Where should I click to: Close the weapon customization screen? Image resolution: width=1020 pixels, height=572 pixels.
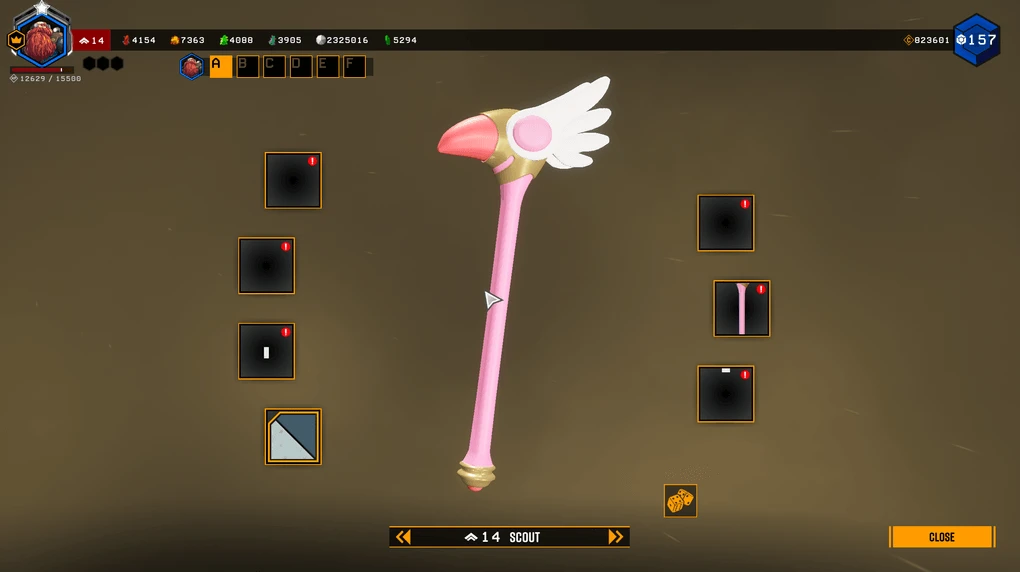tap(941, 537)
